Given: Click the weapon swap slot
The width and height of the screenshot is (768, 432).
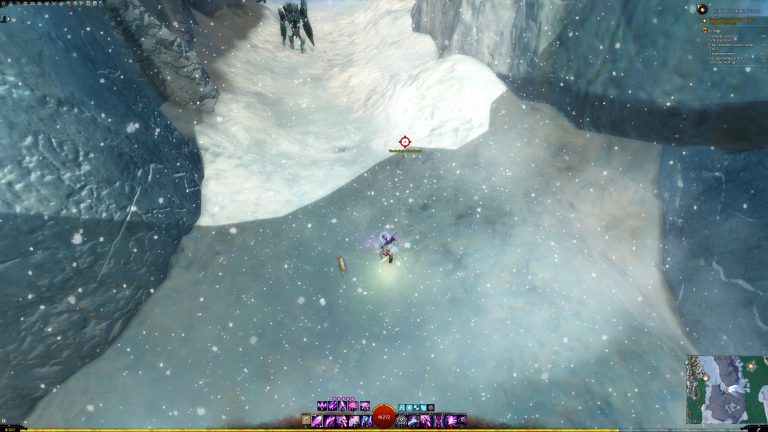Looking at the screenshot, I should click(x=306, y=421).
